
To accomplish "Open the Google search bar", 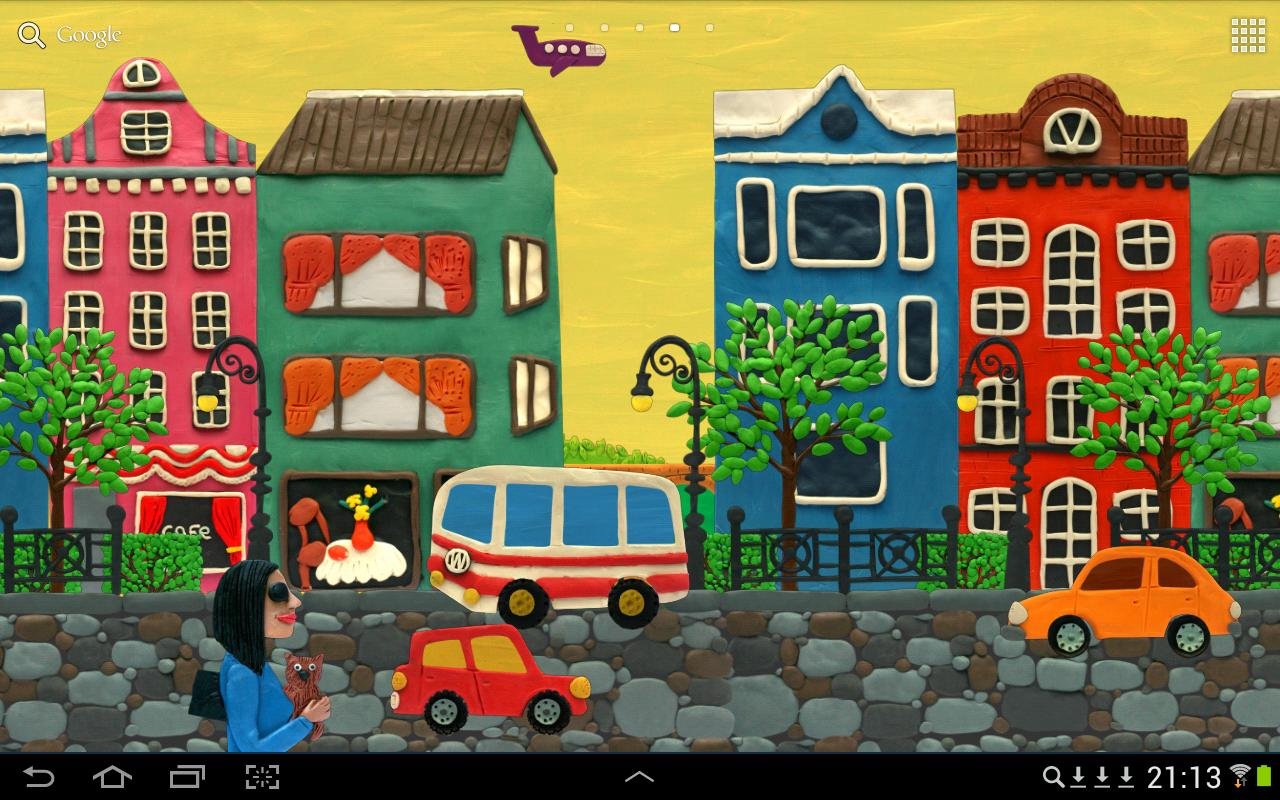I will click(x=70, y=36).
